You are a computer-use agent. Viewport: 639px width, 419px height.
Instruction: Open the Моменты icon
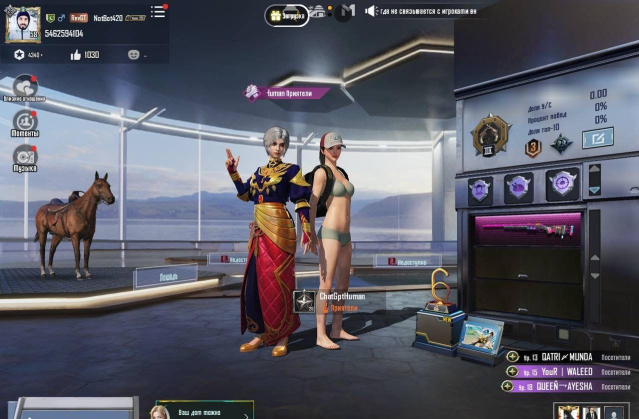pos(25,122)
